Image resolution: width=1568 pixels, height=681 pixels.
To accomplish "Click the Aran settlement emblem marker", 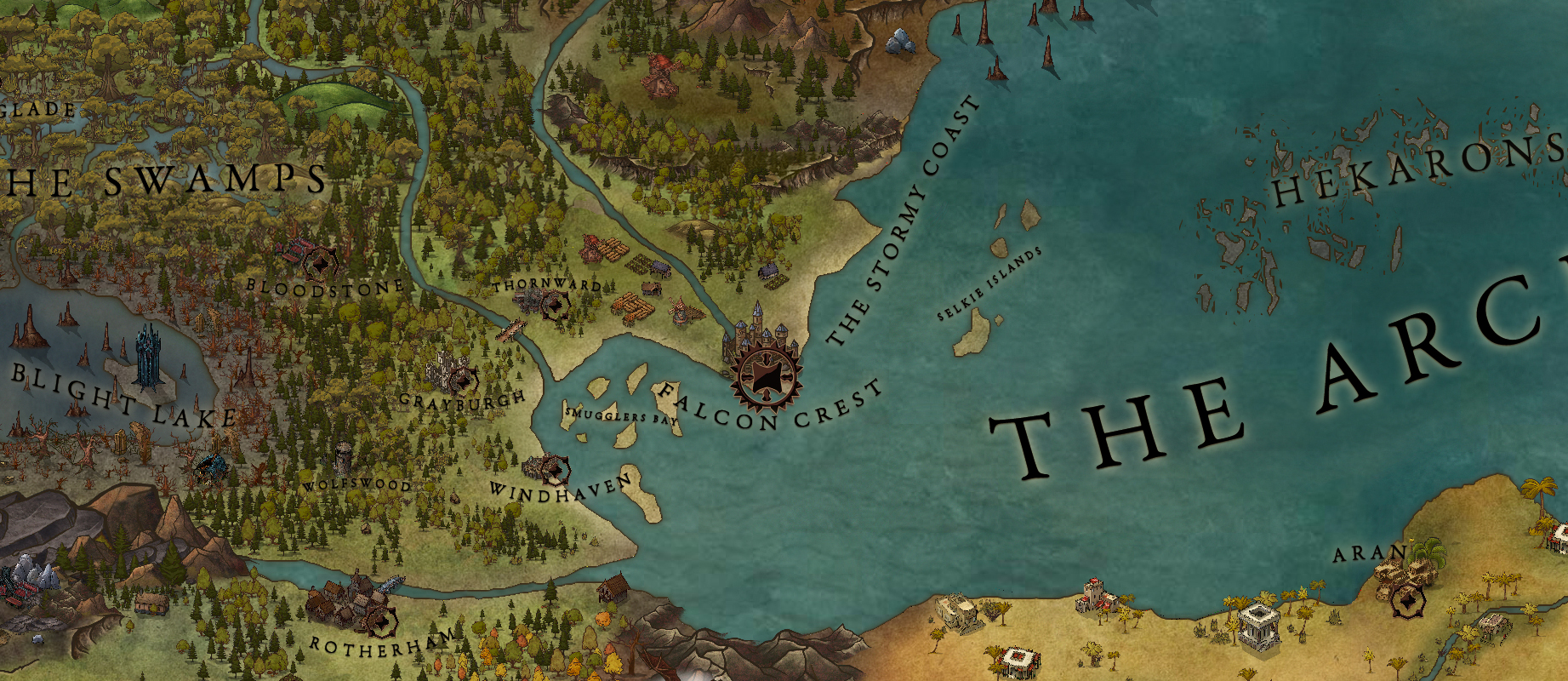I will (1408, 602).
